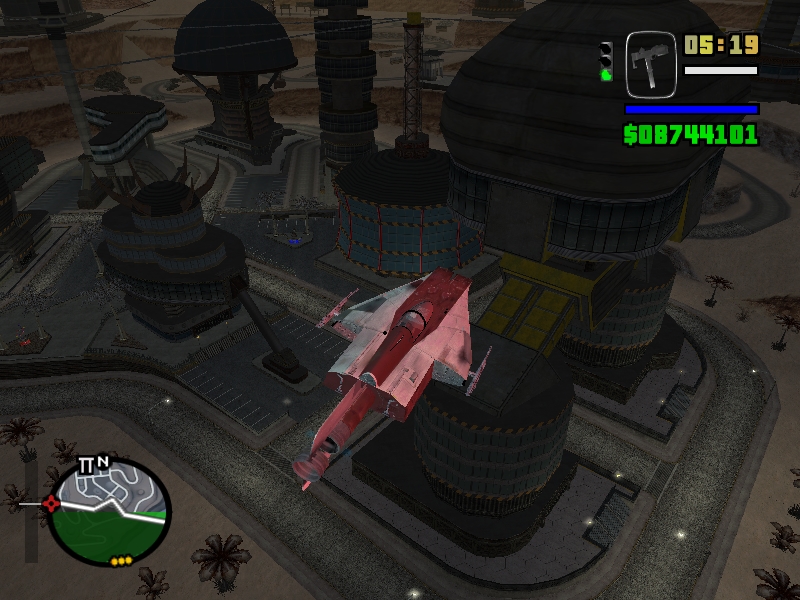Select the green traffic light indicator

(x=605, y=72)
